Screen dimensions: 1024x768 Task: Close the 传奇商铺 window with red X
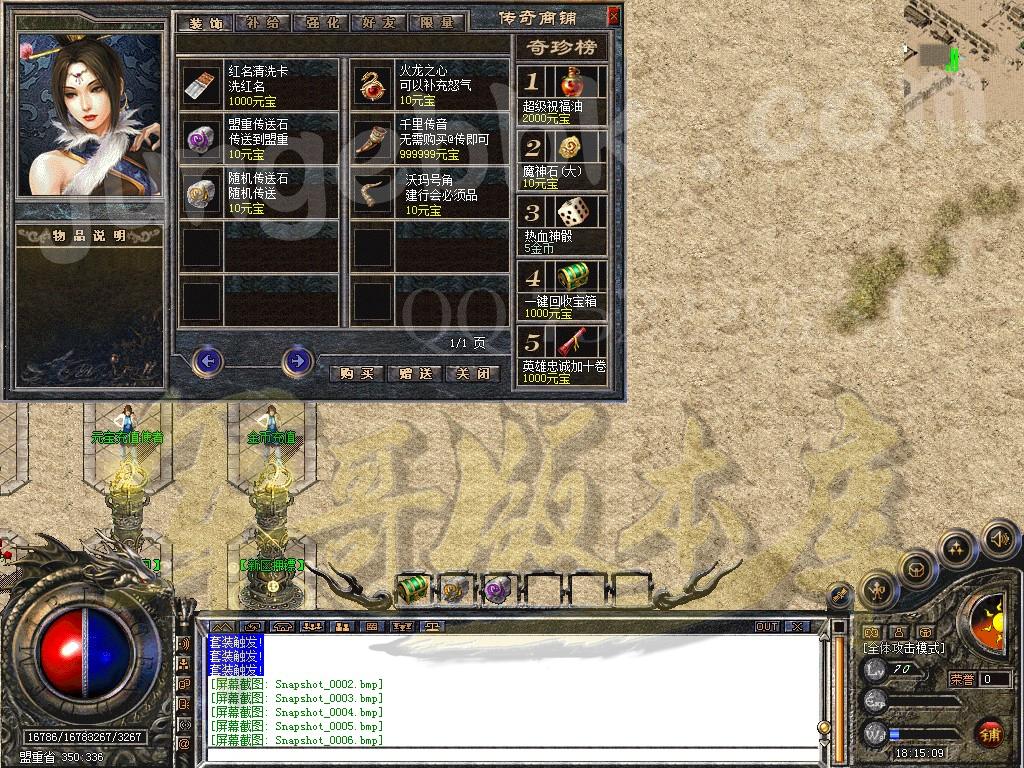[613, 16]
